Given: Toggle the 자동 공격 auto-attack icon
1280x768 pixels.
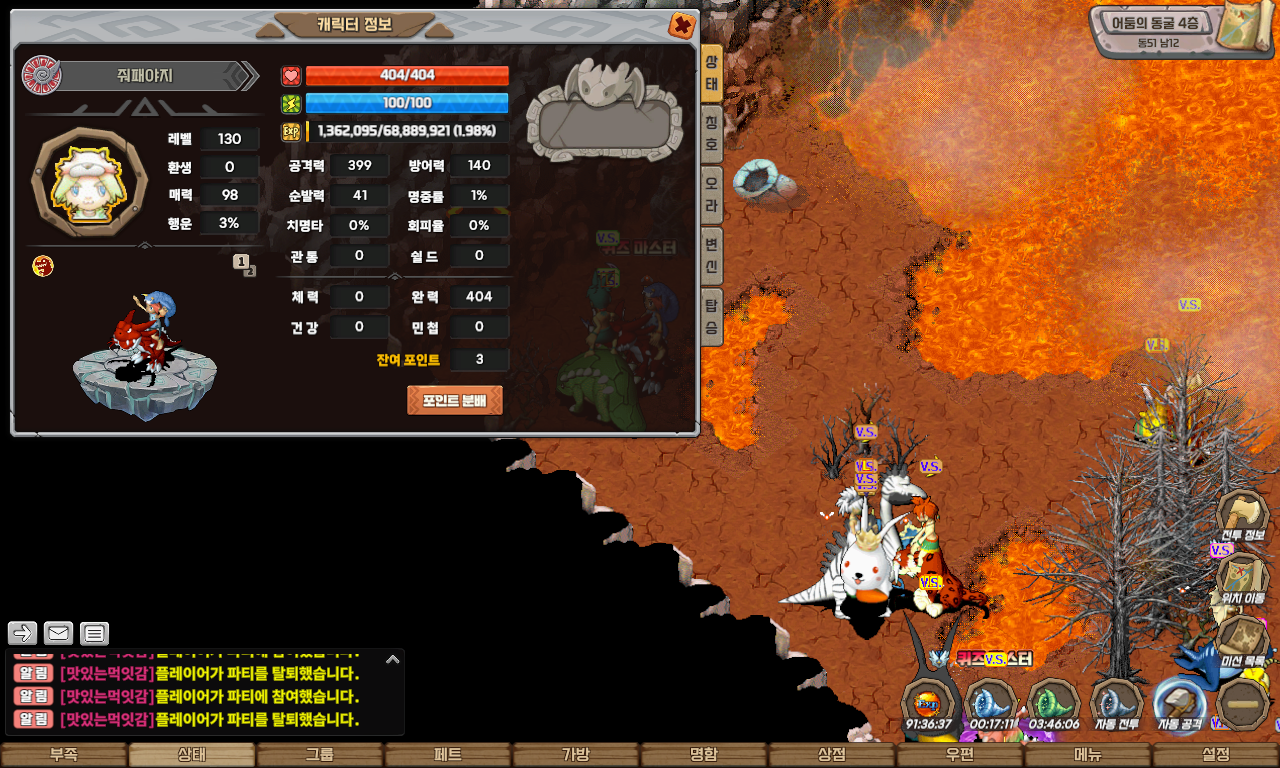Looking at the screenshot, I should coord(1180,703).
